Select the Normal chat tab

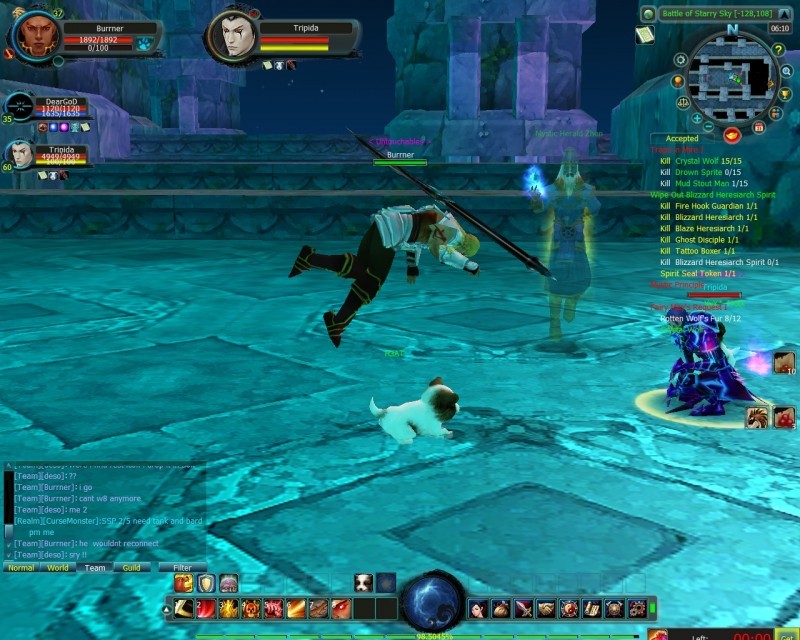[21, 568]
